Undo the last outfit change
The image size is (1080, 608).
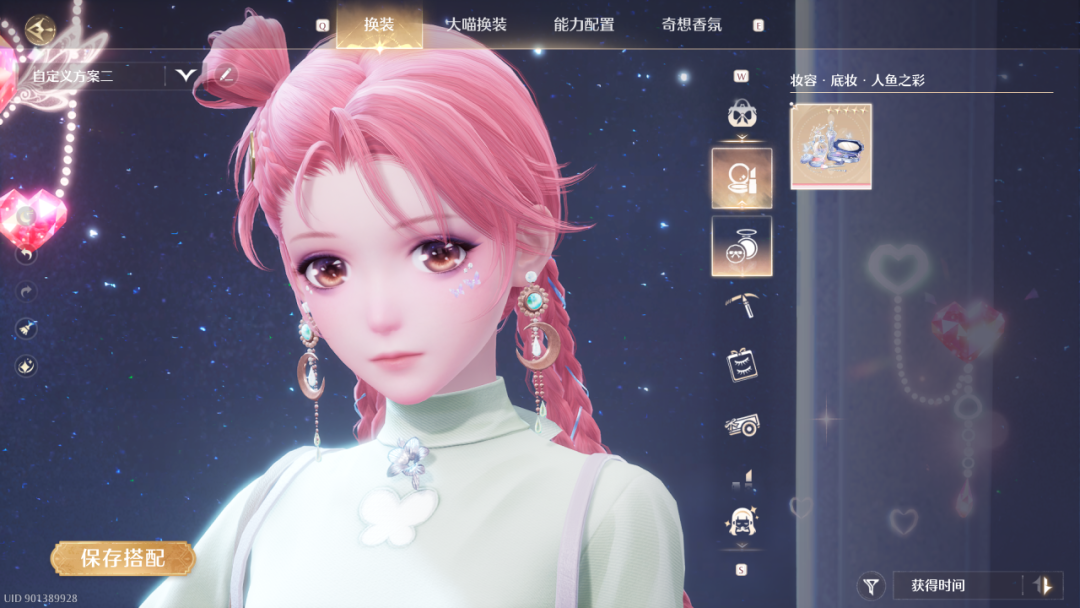[26, 255]
